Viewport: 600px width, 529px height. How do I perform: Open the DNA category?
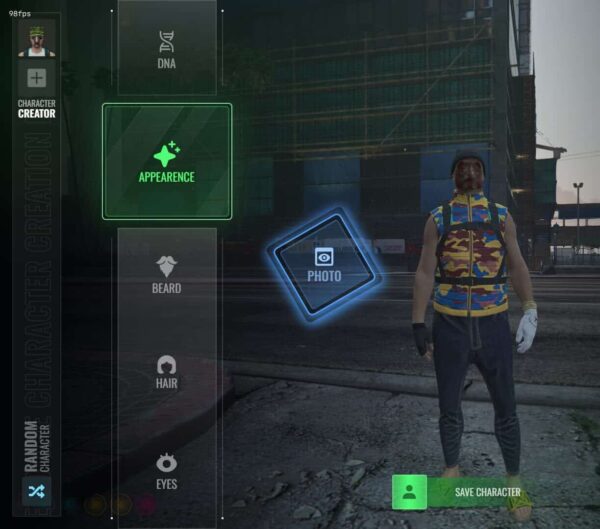point(167,49)
